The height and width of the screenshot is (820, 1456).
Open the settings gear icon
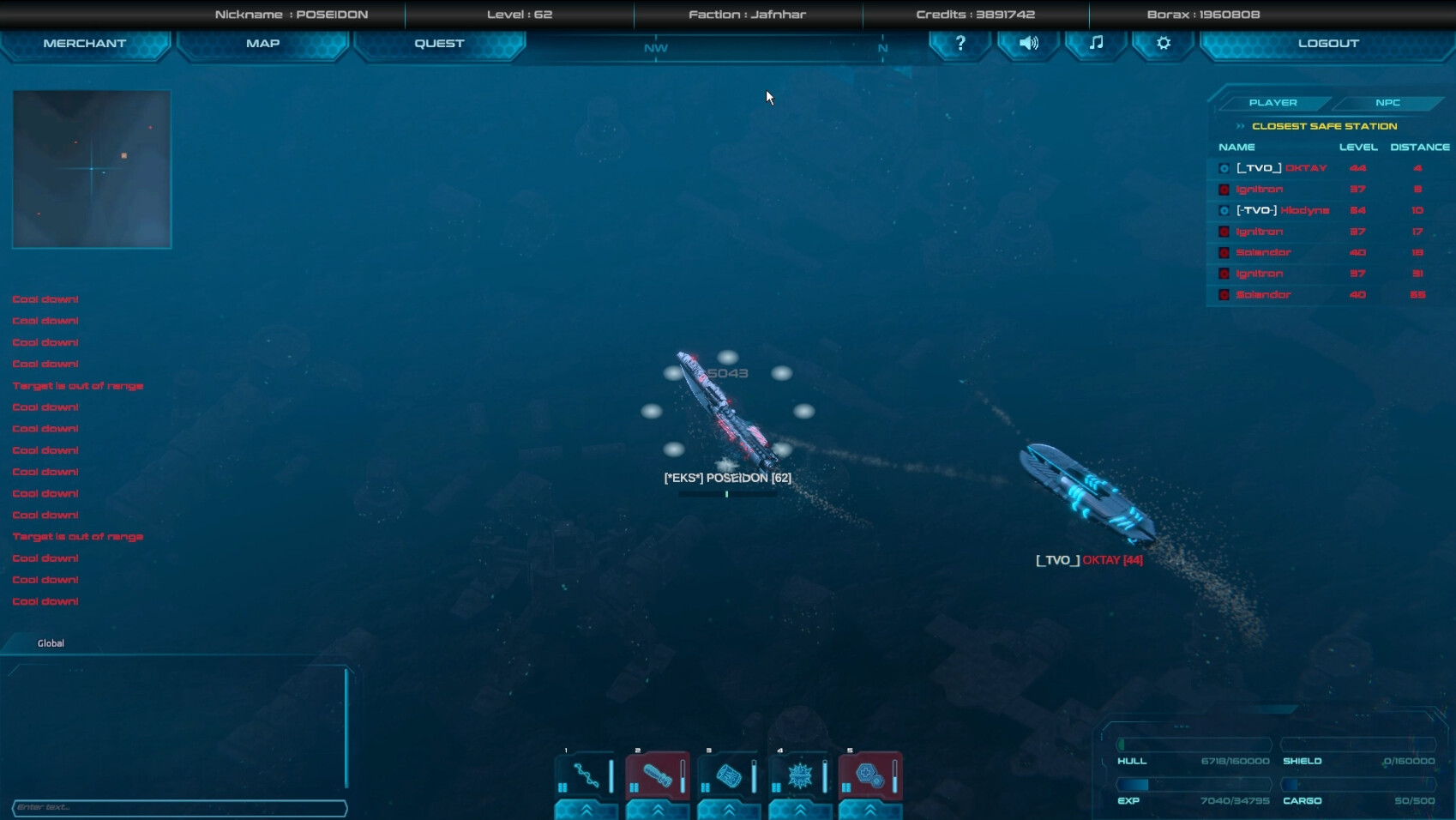click(1162, 43)
